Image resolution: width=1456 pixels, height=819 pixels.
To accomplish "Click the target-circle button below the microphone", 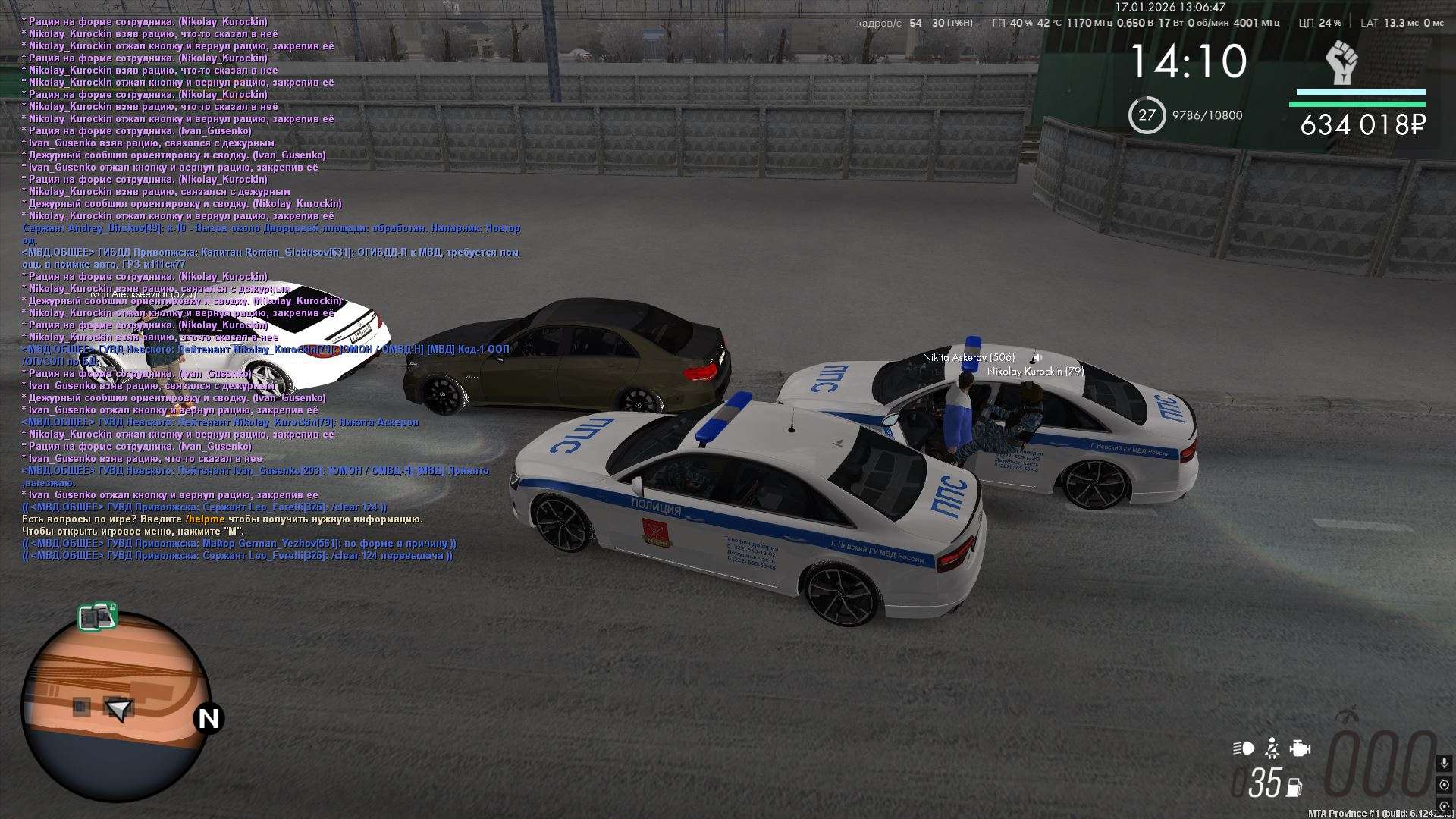I will coord(1444,785).
